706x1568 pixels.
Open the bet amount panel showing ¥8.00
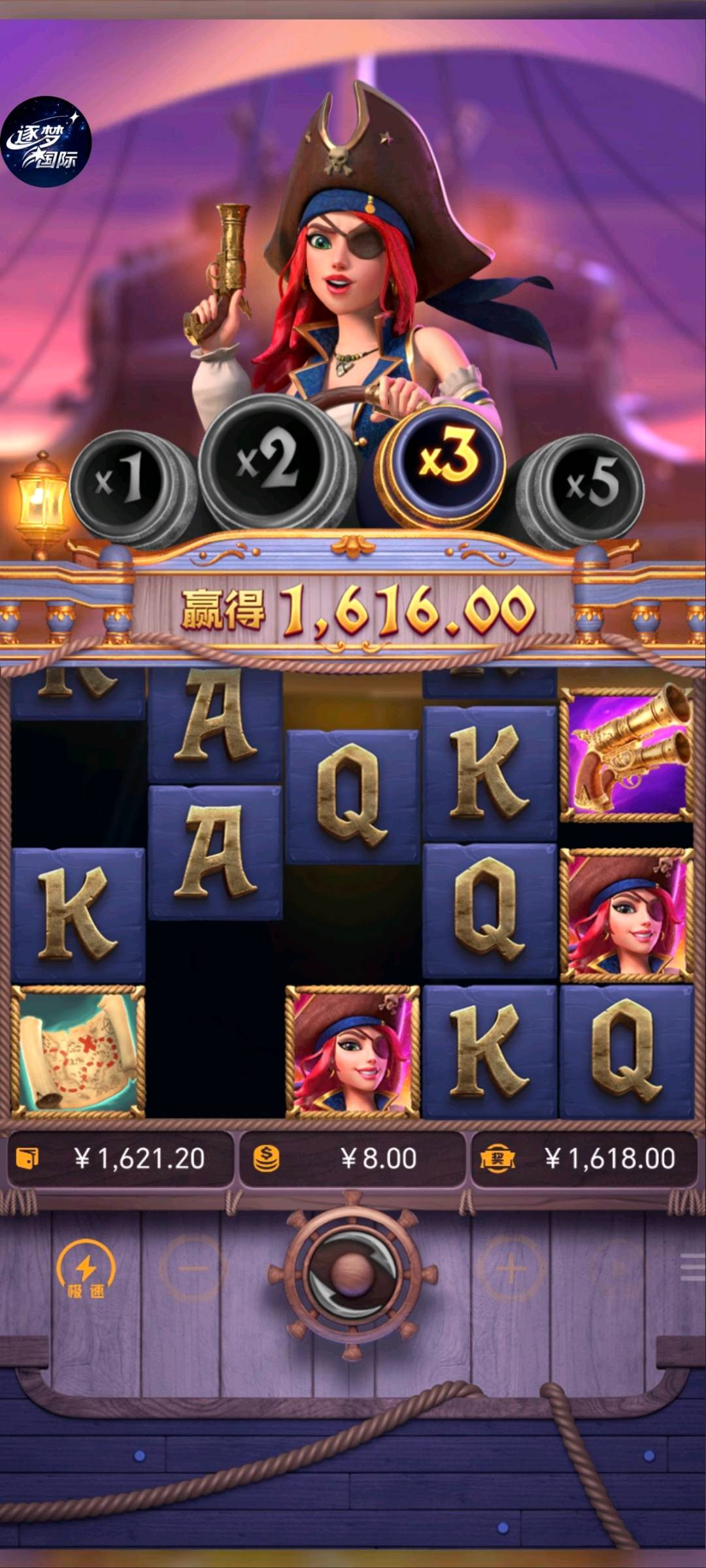352,1159
